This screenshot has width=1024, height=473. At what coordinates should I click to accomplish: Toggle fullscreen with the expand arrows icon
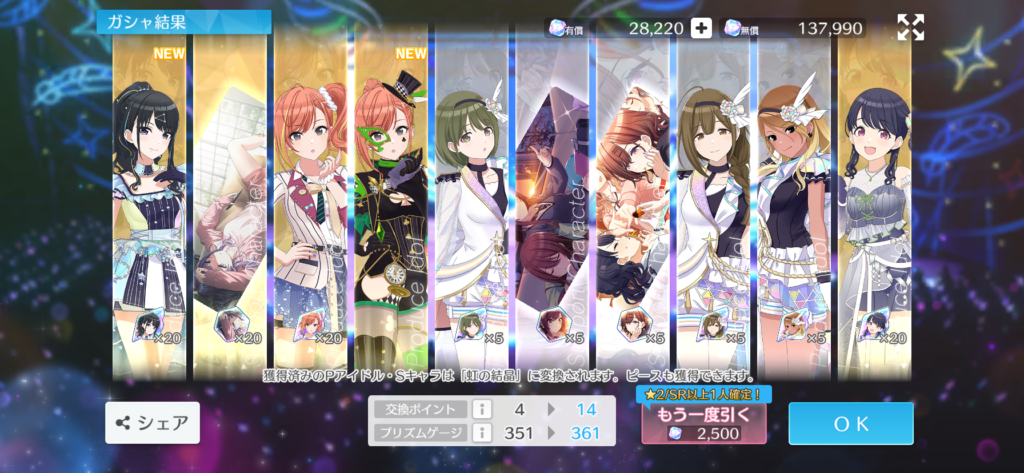tap(910, 28)
